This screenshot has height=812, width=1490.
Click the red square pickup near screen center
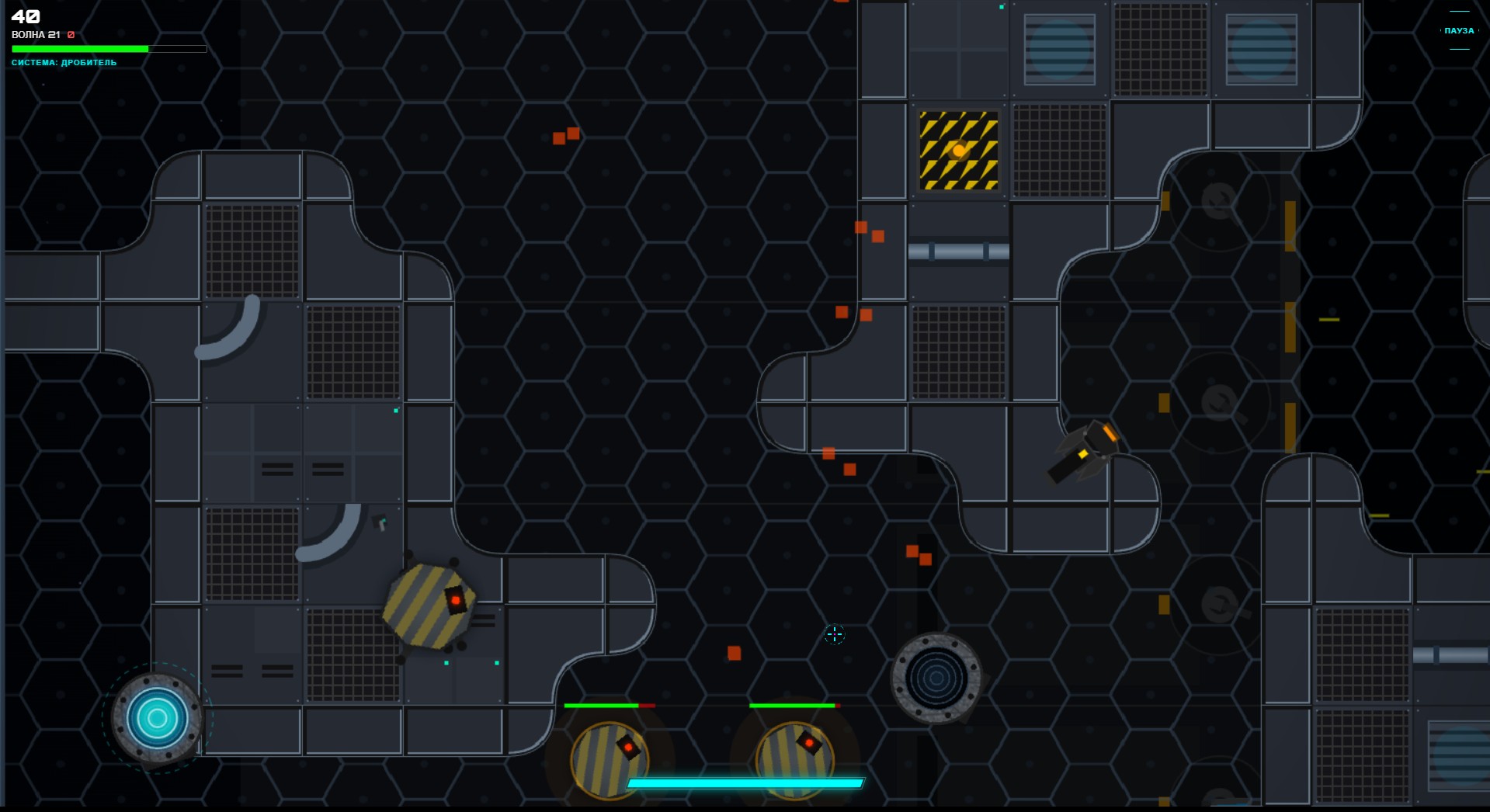733,653
